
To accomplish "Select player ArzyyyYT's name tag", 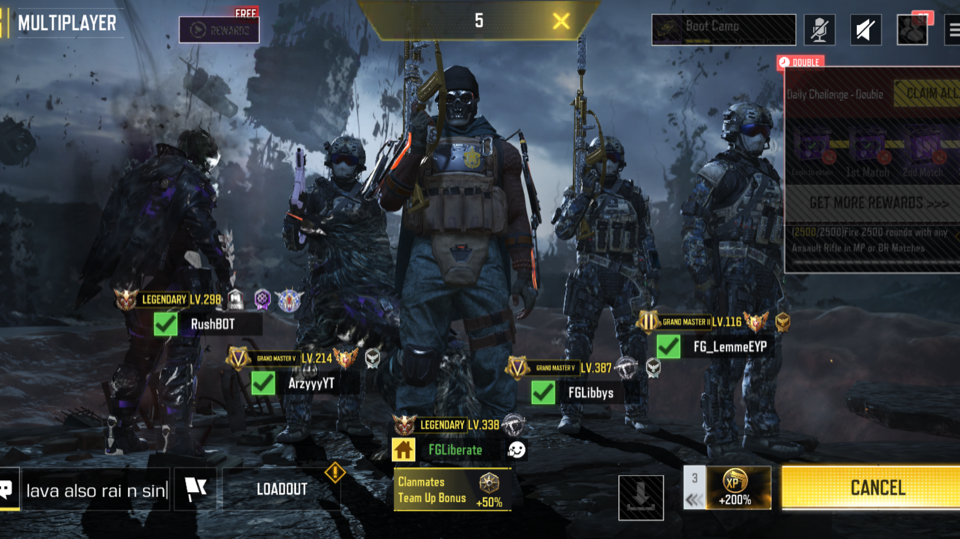I will pyautogui.click(x=311, y=383).
